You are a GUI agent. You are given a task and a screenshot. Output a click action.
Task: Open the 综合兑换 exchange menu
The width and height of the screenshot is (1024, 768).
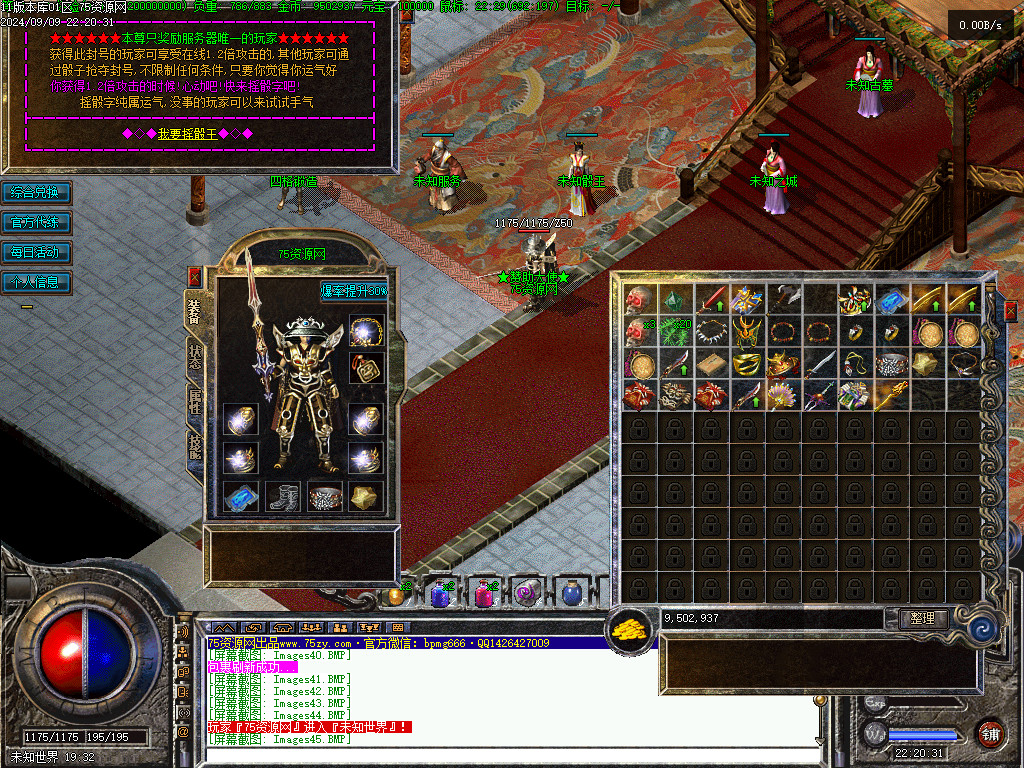(36, 192)
